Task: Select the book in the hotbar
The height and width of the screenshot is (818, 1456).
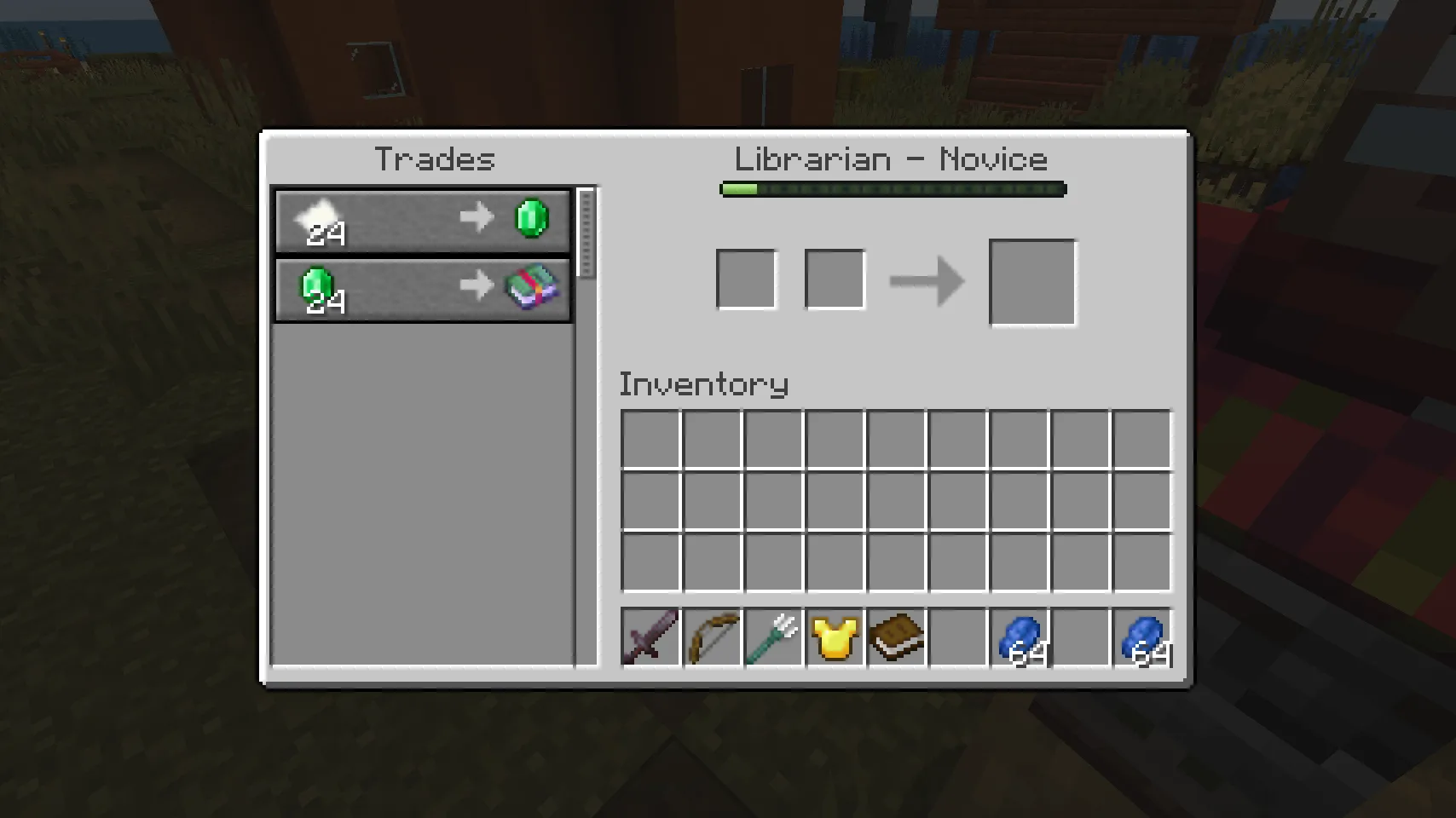Action: (x=896, y=637)
